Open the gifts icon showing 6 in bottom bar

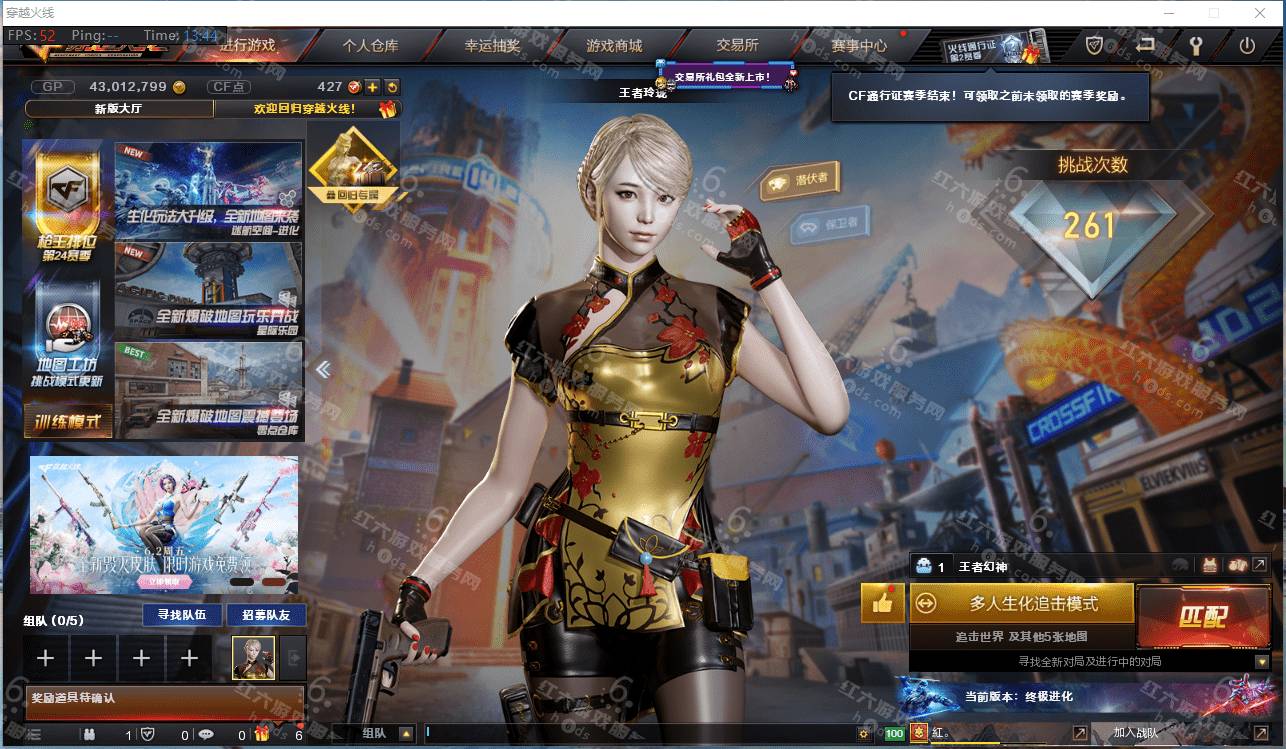coord(262,736)
